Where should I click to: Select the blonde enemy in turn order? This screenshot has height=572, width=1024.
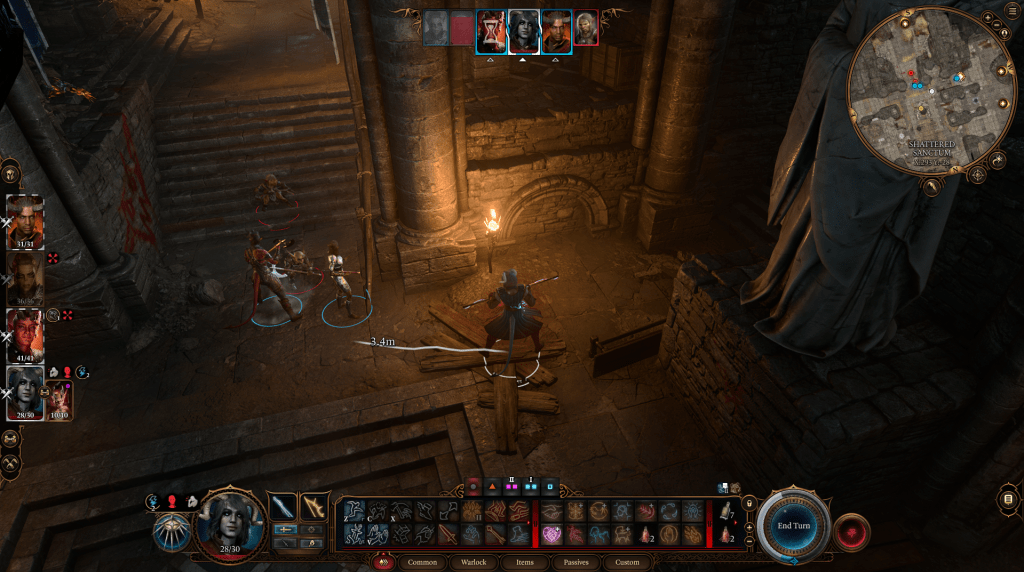(x=586, y=29)
